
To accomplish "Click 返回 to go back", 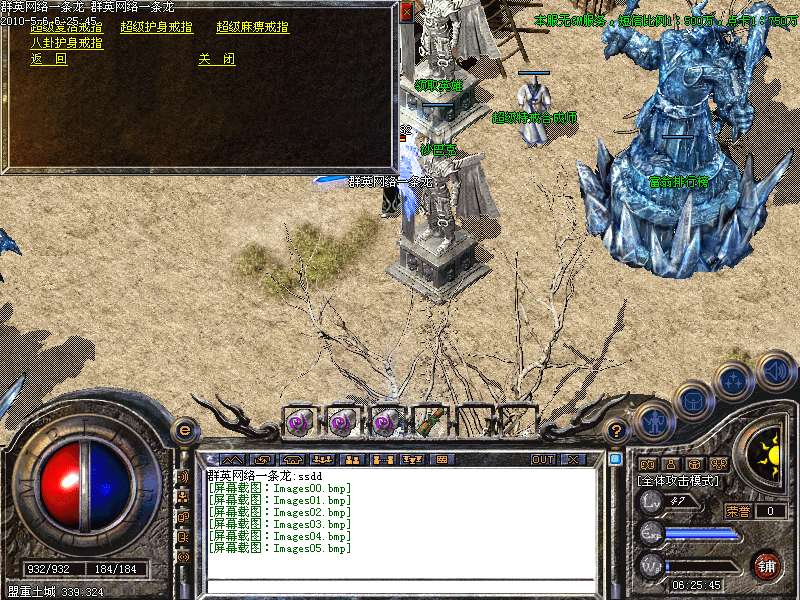I will coord(48,59).
